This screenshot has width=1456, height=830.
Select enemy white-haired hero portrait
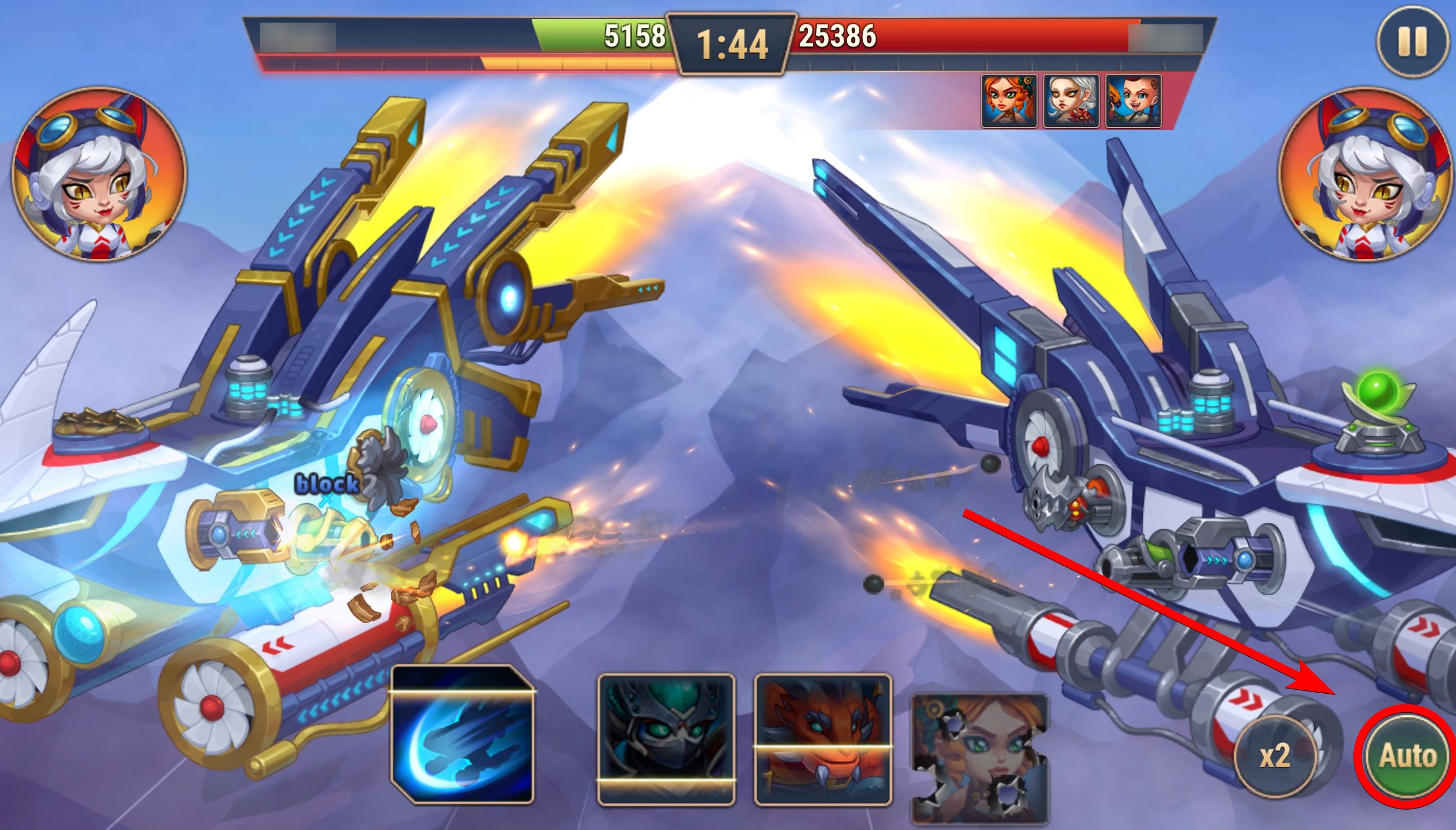click(x=1071, y=101)
